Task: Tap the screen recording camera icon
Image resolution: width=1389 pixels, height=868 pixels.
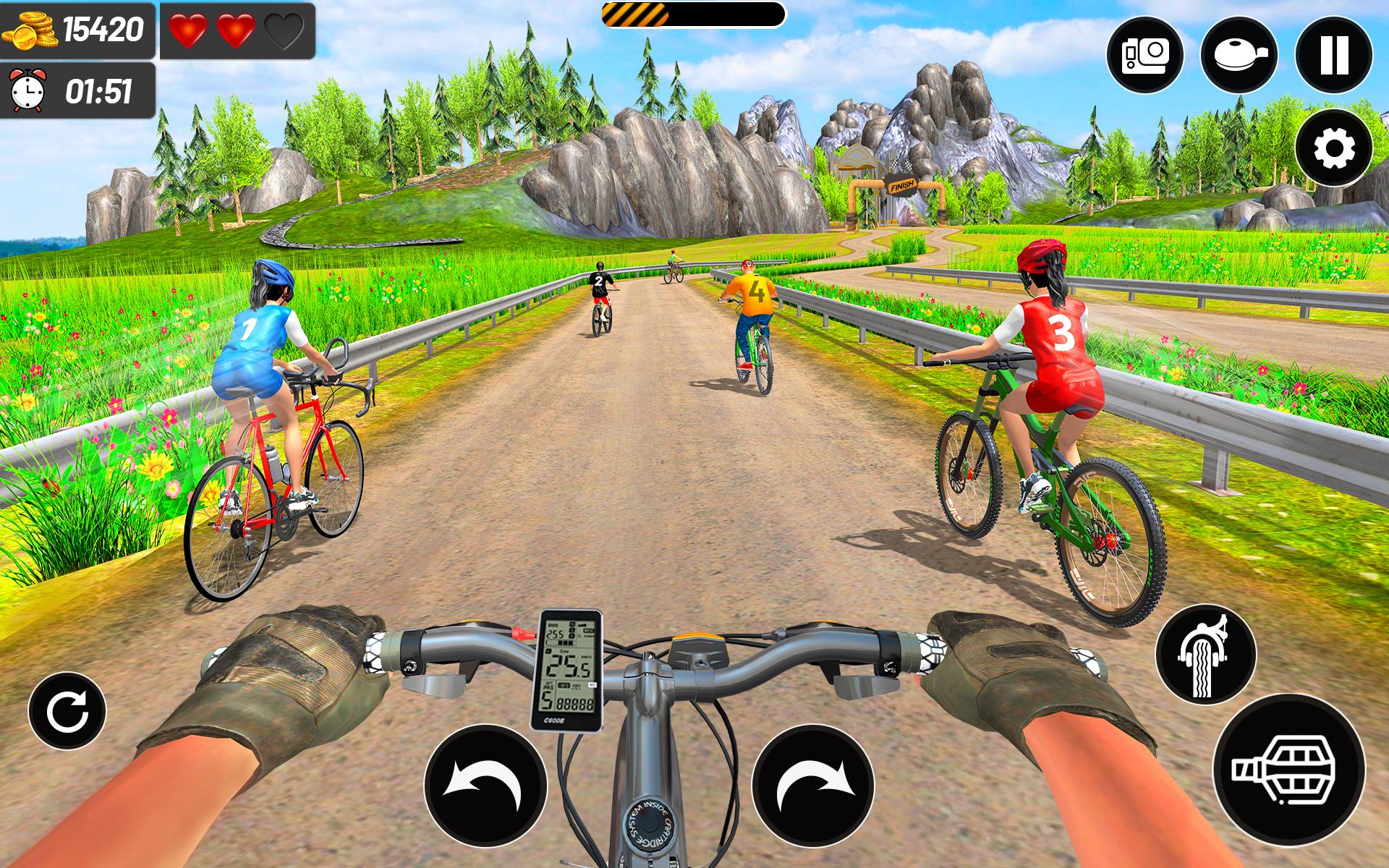Action: (x=1145, y=52)
